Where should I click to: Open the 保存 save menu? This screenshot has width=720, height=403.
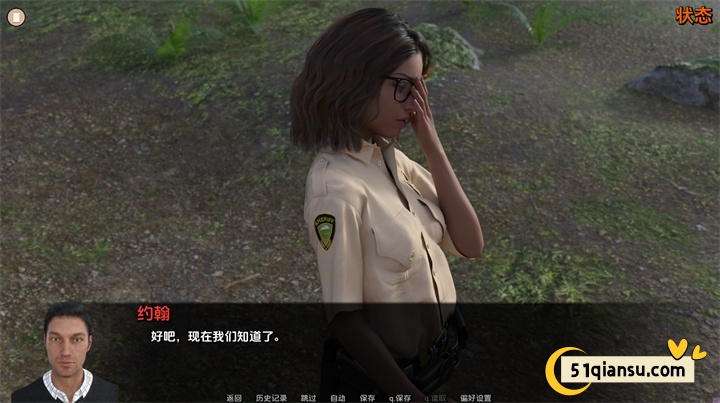click(x=367, y=397)
